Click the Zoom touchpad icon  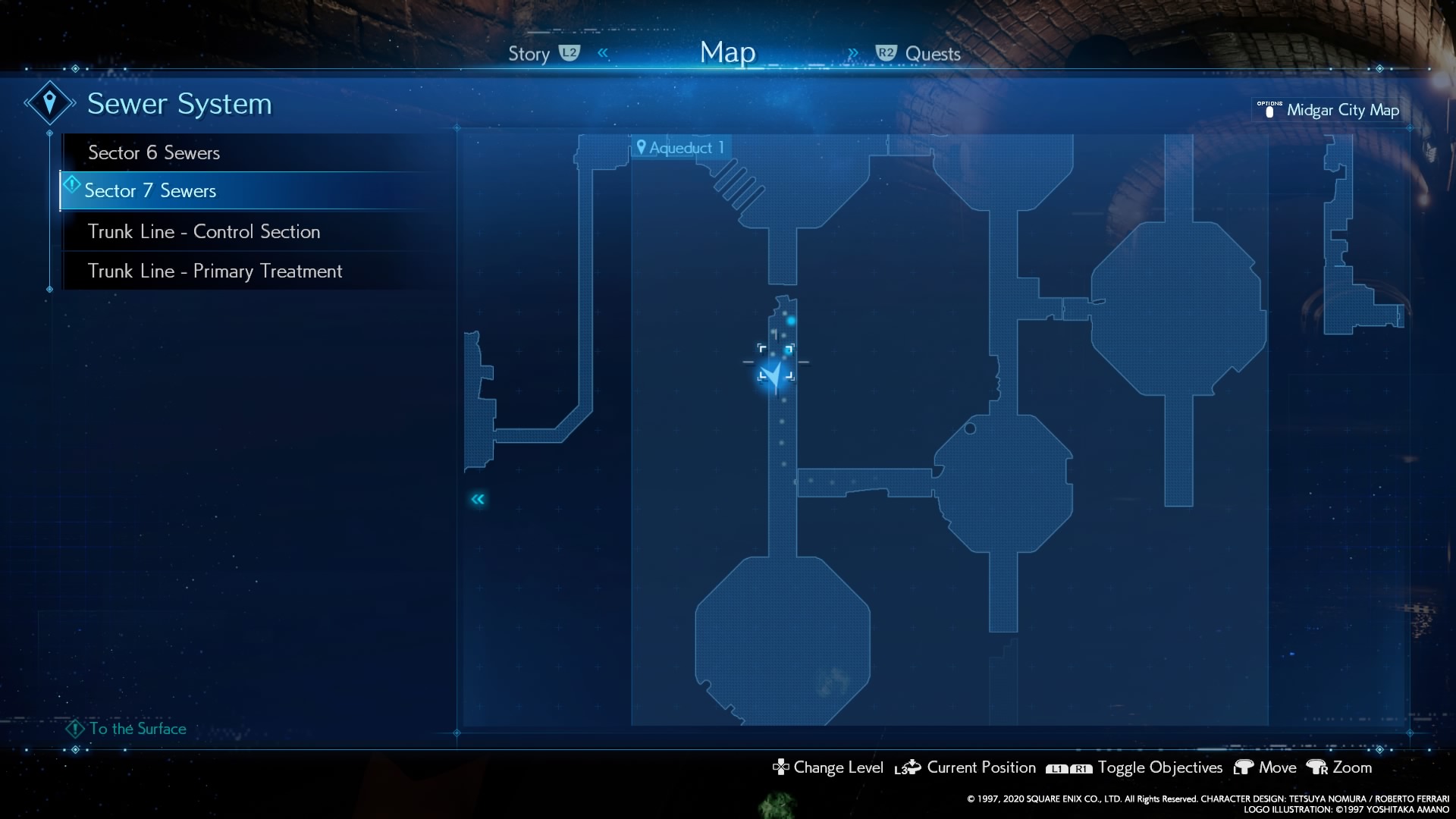(x=1317, y=767)
